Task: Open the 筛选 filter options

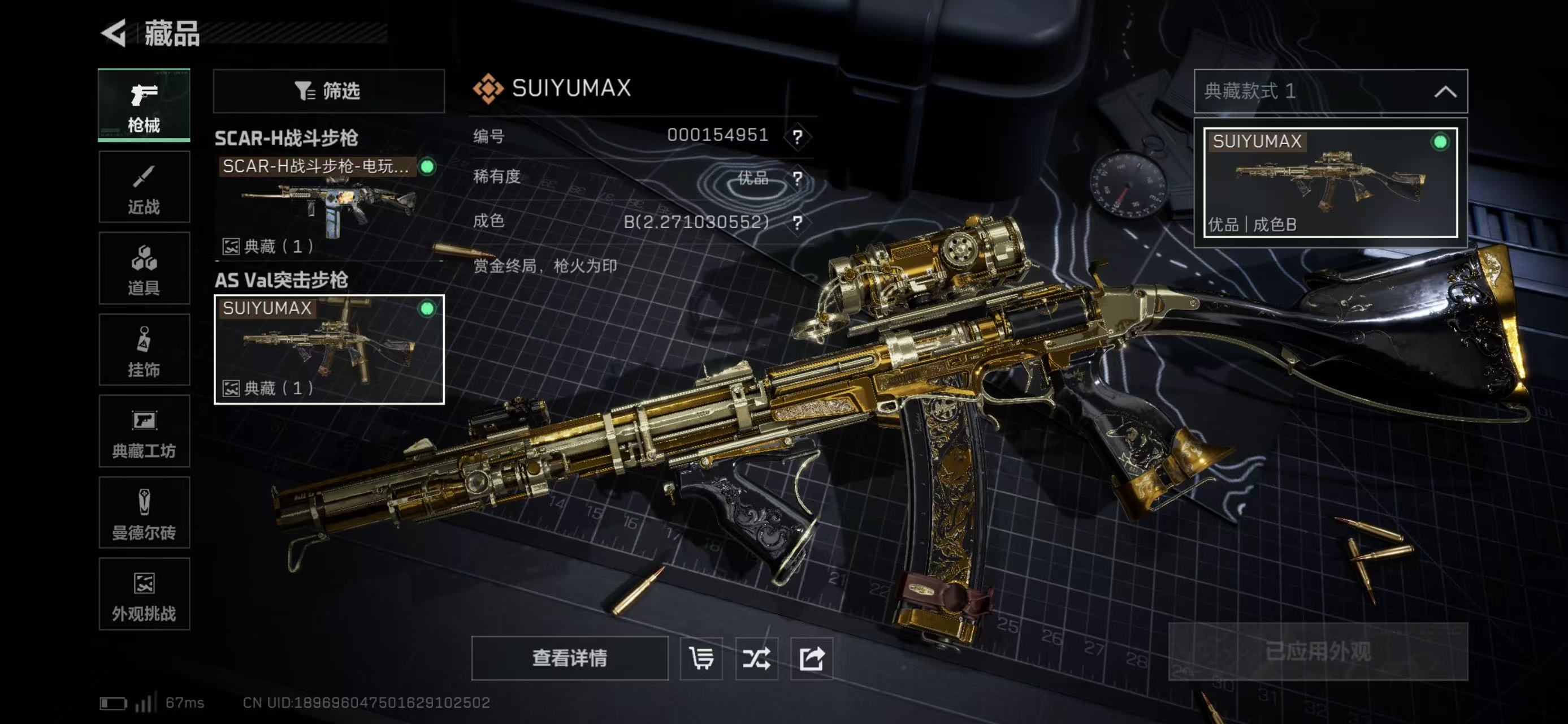Action: 329,90
